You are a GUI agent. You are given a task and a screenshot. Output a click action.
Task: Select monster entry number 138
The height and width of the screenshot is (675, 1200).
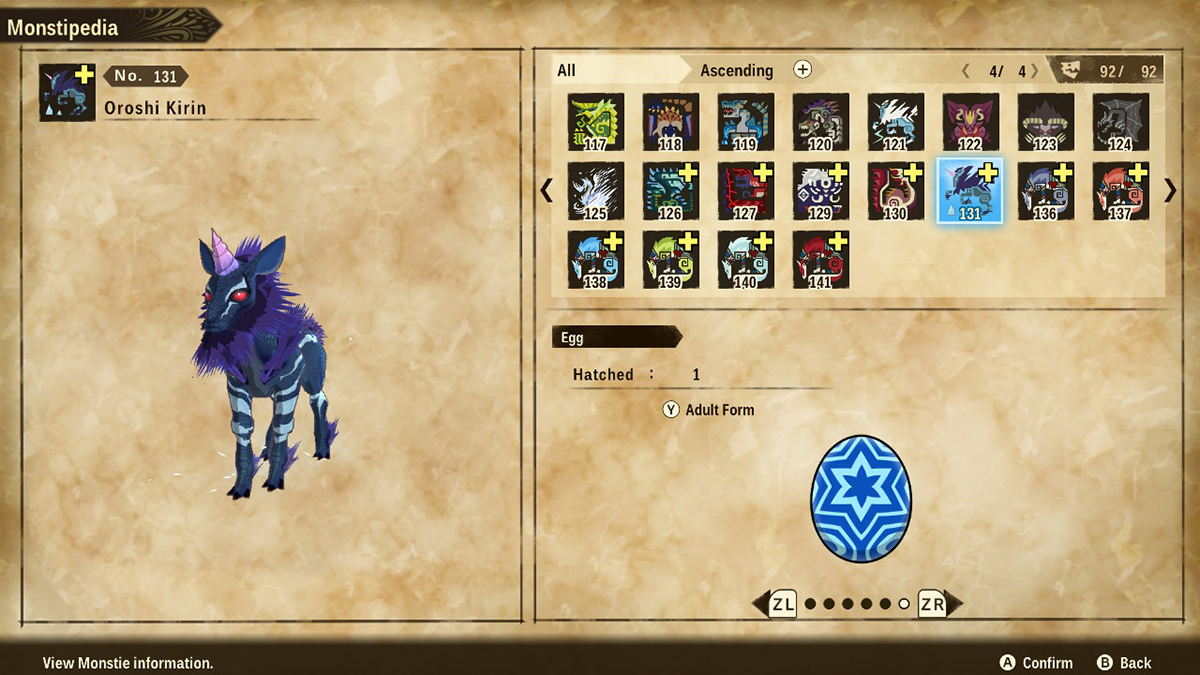[596, 259]
